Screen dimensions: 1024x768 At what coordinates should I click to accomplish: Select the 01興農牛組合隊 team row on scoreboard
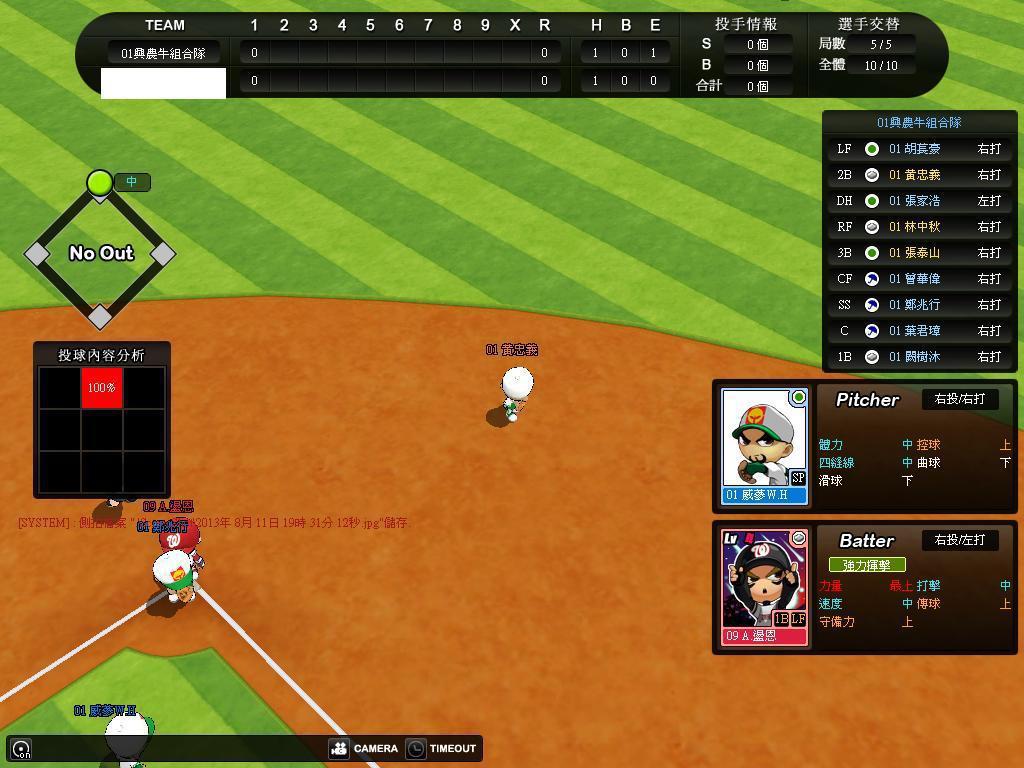click(x=164, y=53)
